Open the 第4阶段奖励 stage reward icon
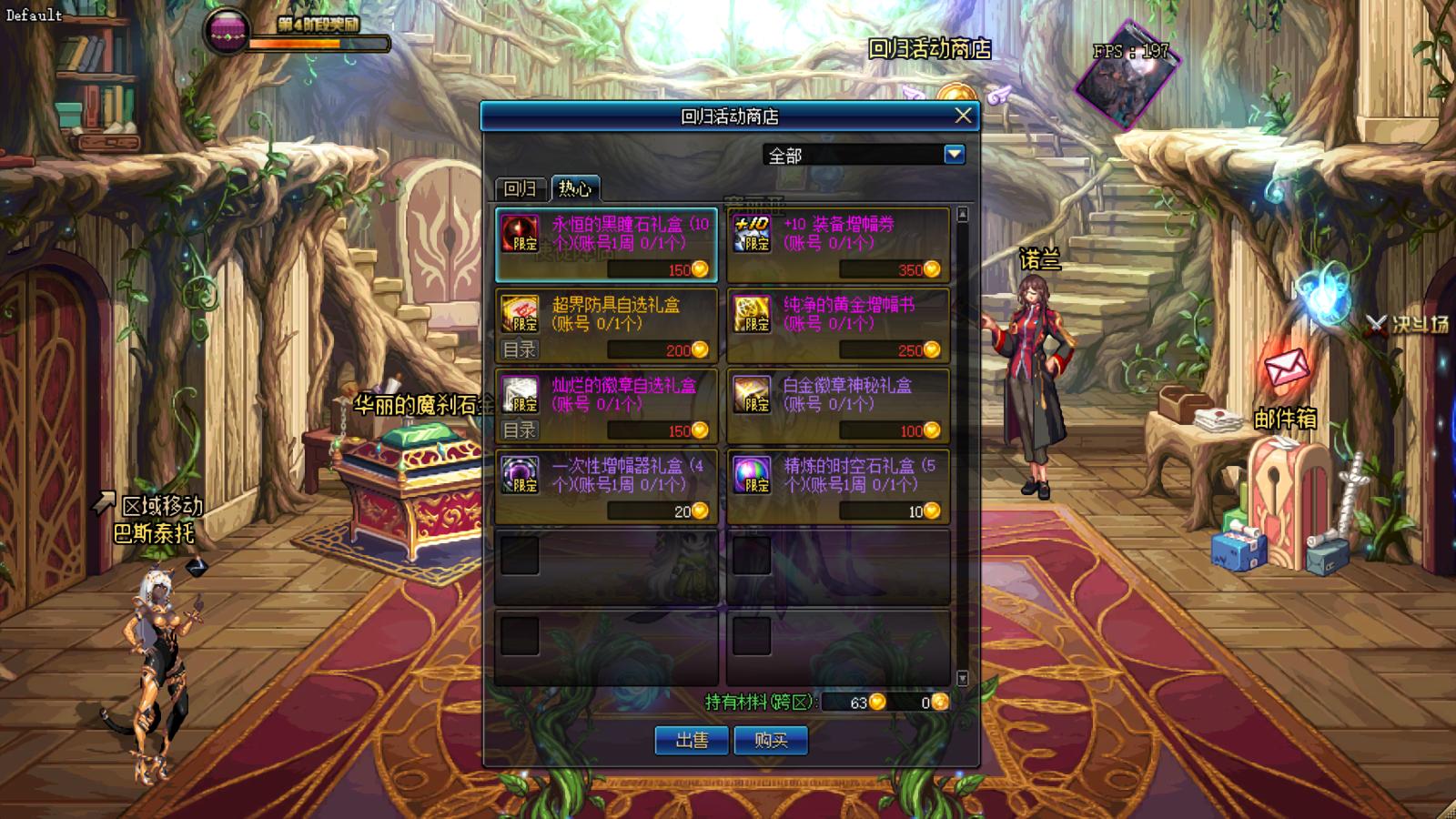1456x819 pixels. click(227, 29)
